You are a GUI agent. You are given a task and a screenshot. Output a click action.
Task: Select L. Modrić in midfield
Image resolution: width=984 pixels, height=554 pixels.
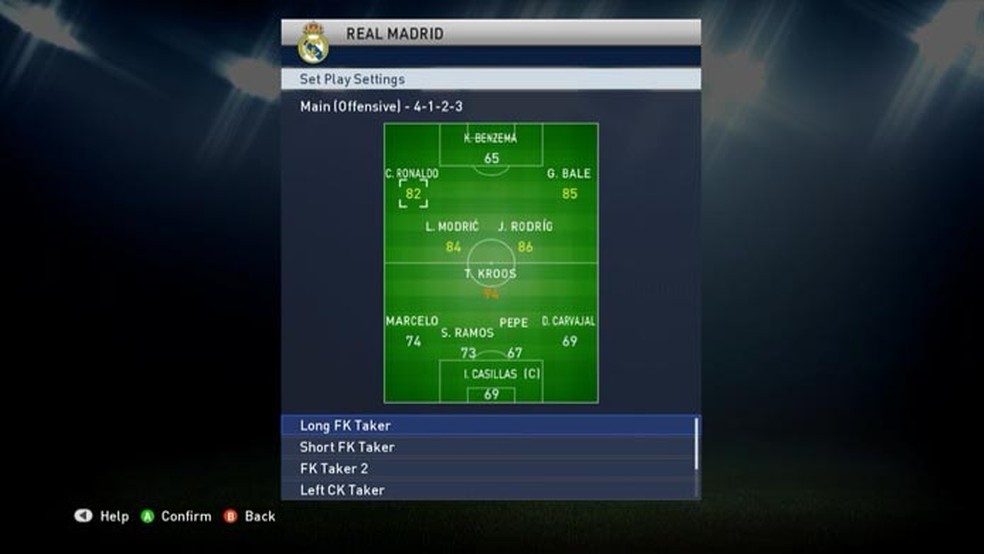(x=453, y=237)
